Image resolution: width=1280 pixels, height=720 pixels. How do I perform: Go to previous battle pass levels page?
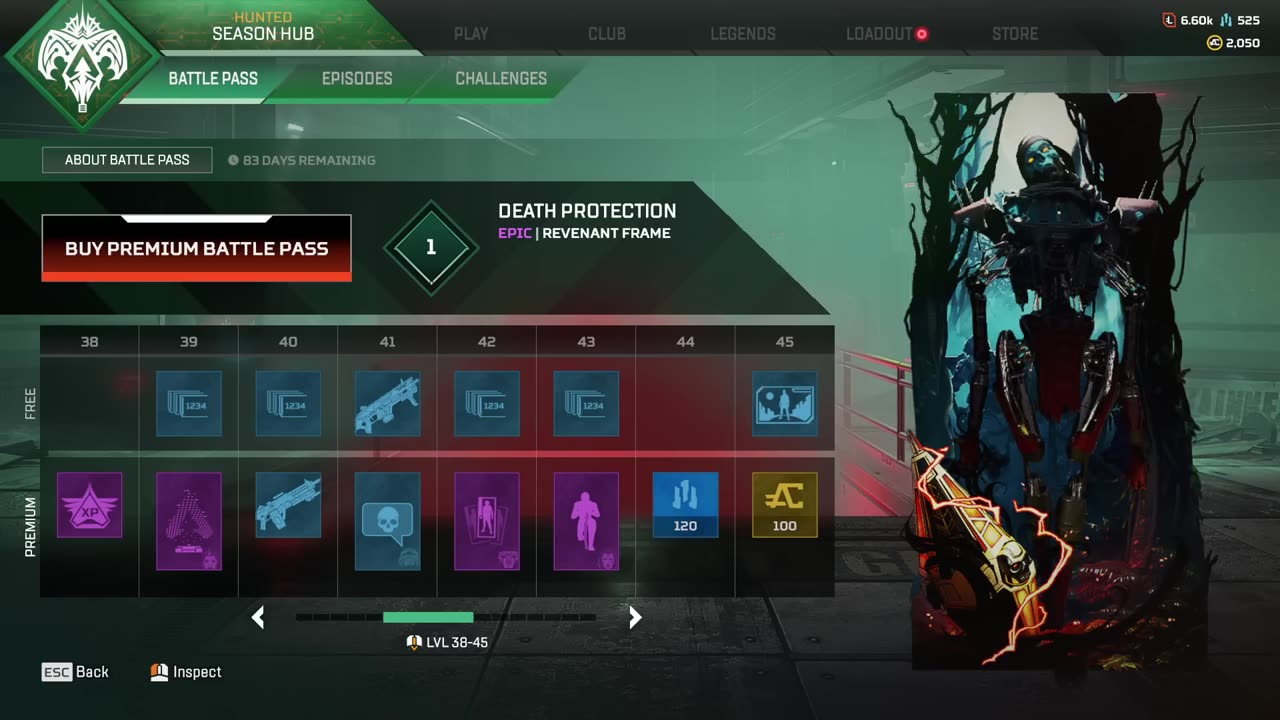coord(258,618)
